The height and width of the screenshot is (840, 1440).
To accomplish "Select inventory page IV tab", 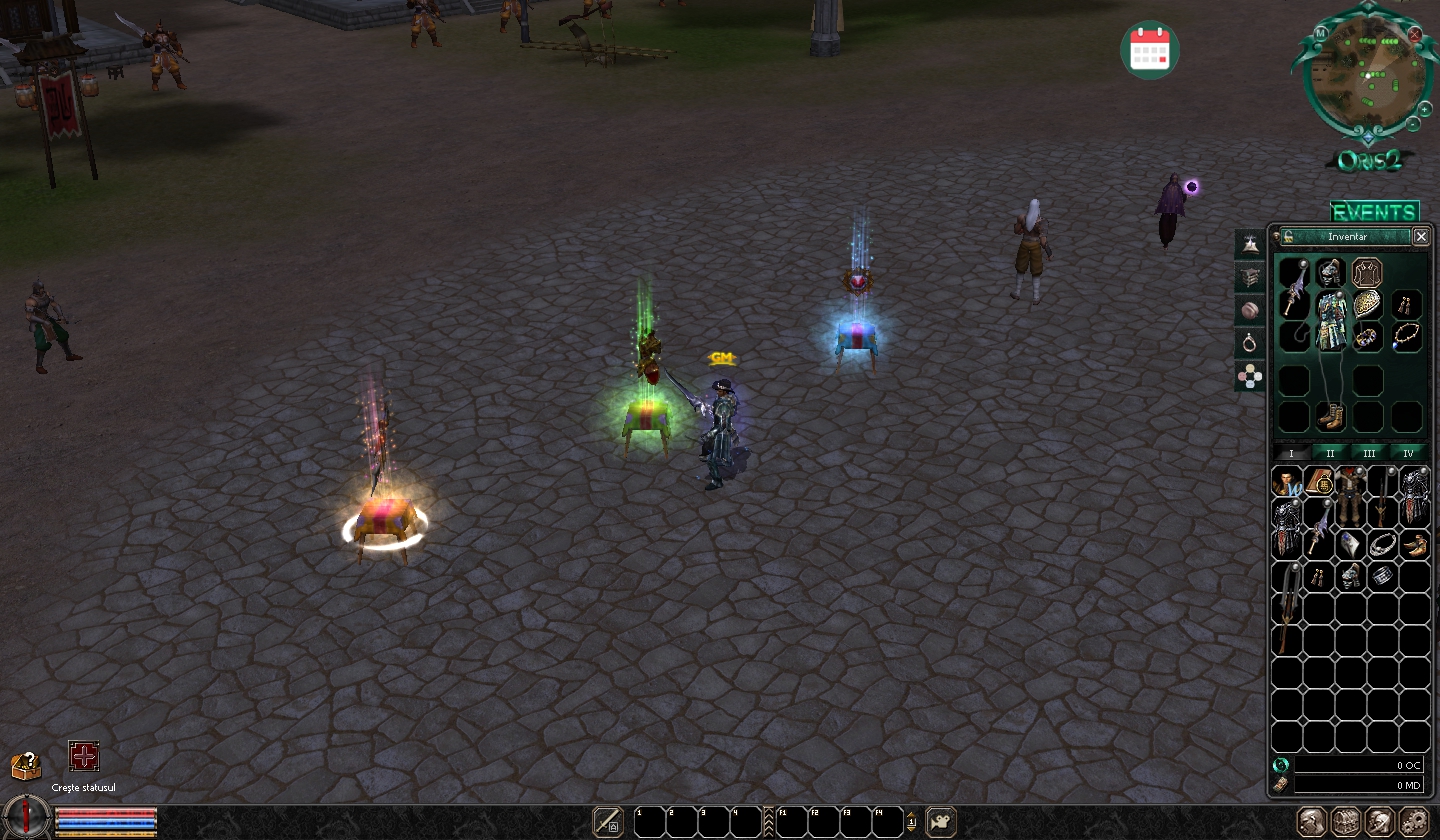I will click(1408, 453).
